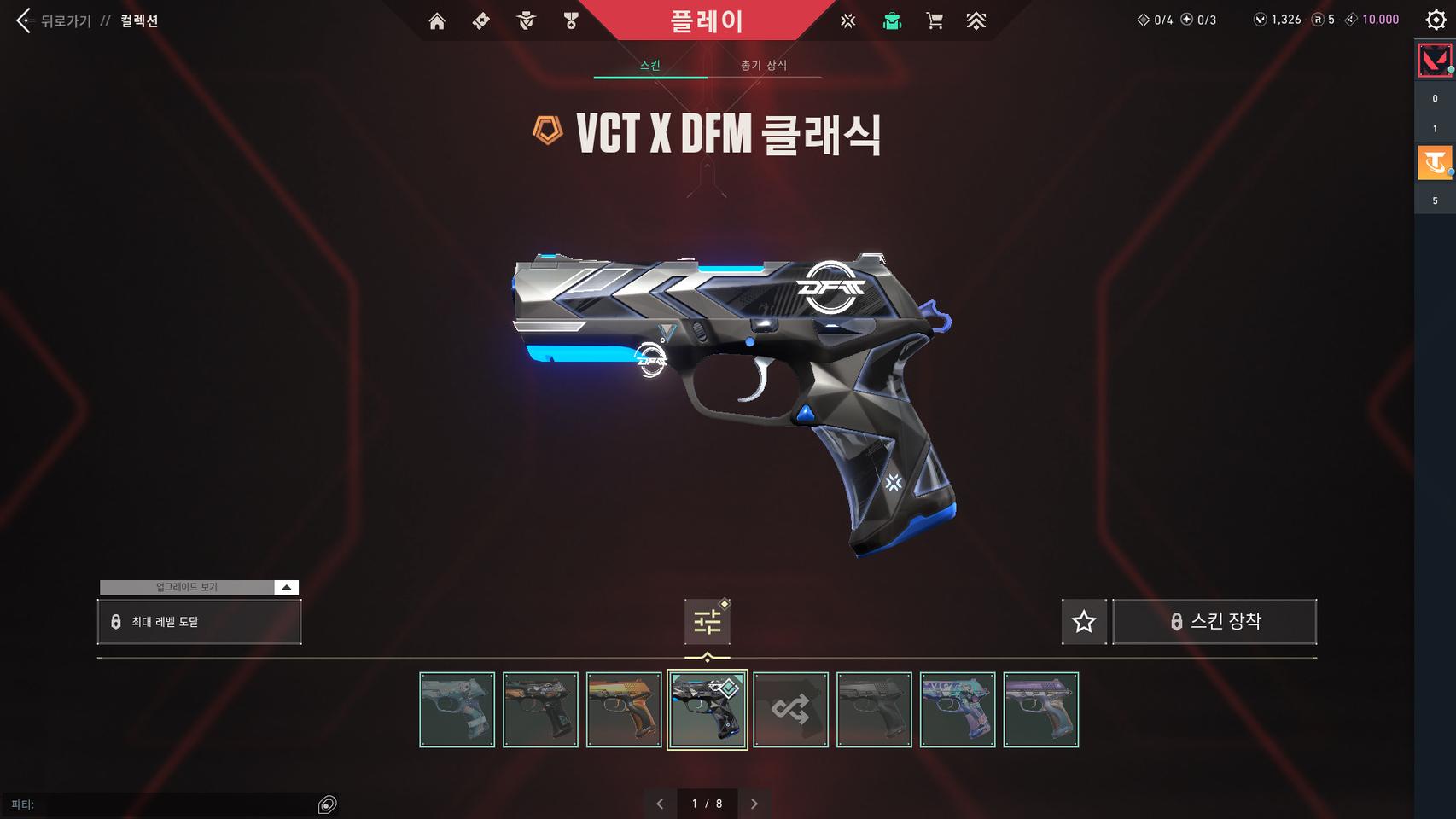Switch to the 총기 장식 tab
This screenshot has height=819, width=1456.
[x=764, y=64]
